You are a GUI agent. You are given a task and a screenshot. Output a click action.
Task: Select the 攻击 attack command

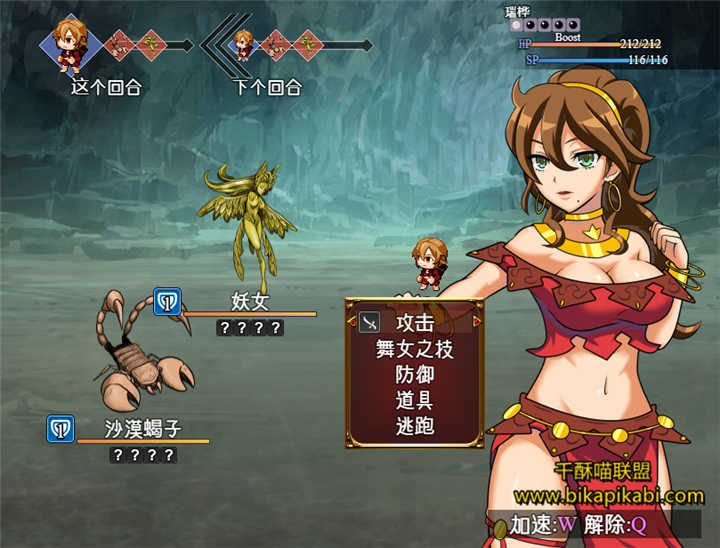pos(414,323)
